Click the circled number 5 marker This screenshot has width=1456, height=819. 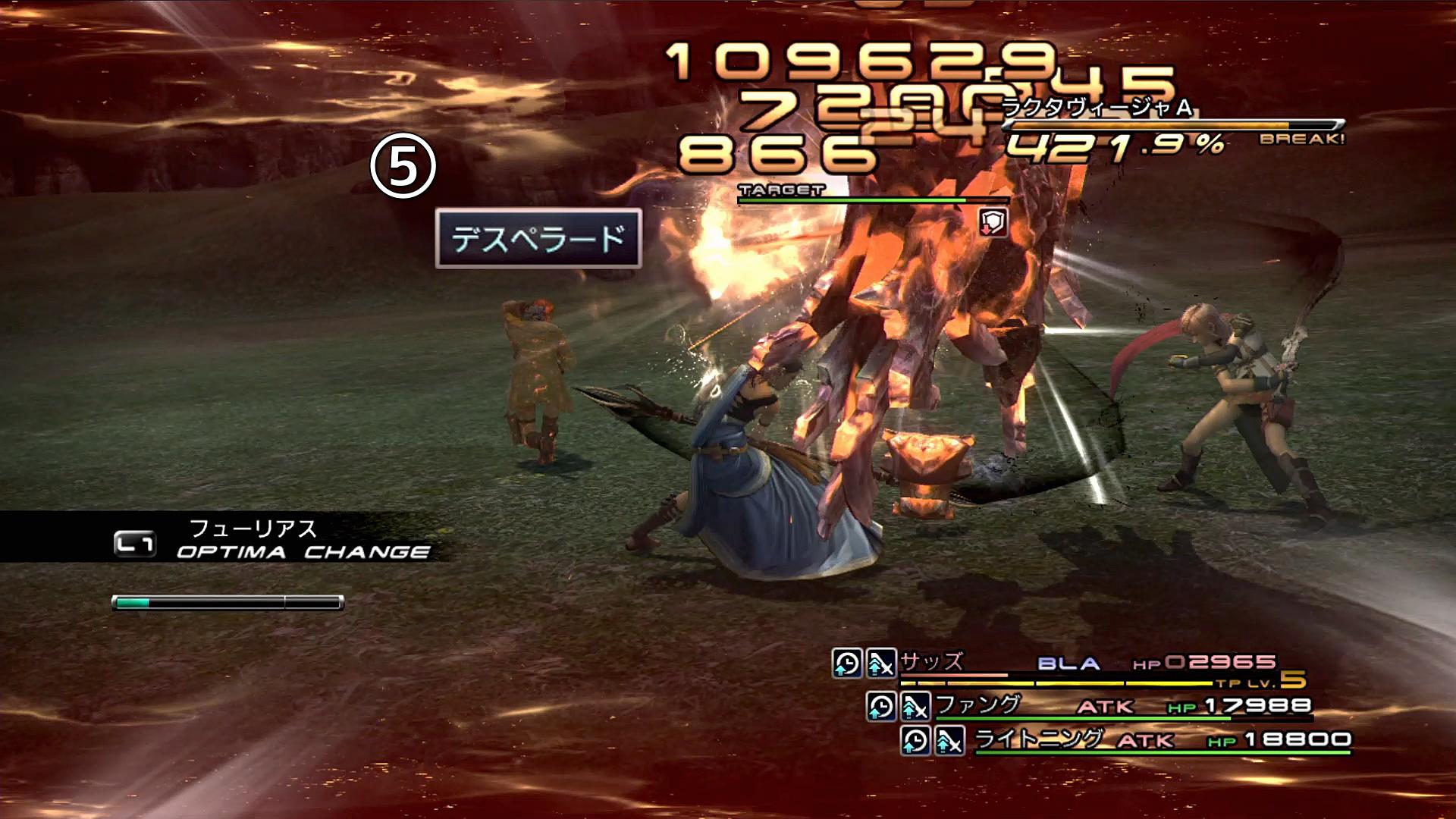(x=403, y=166)
